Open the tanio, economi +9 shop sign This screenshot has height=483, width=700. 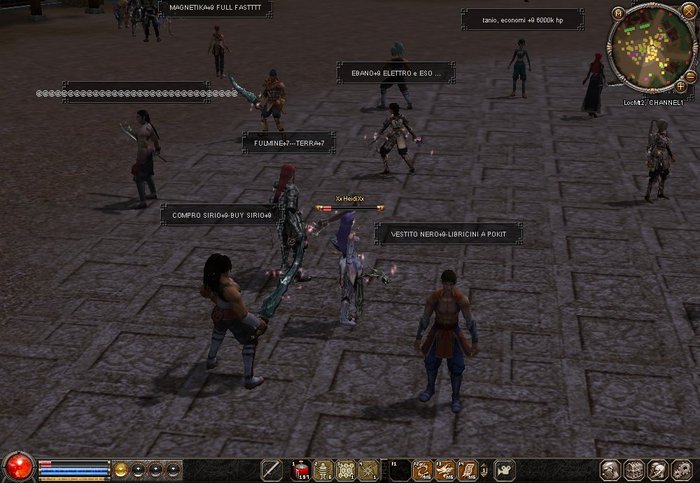pos(520,19)
